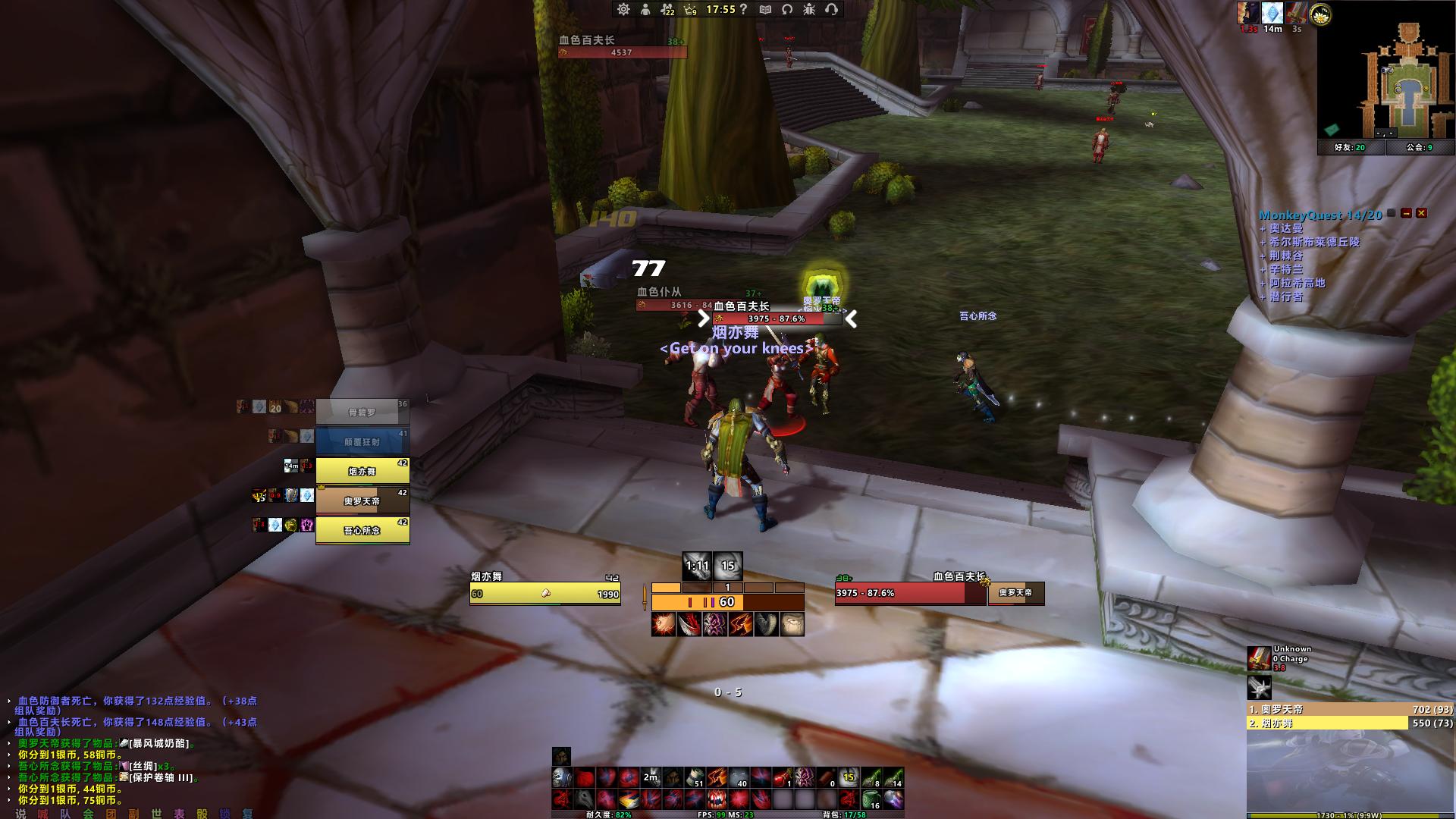Open the friends list button (好友)
This screenshot has height=819, width=1456.
[1351, 148]
